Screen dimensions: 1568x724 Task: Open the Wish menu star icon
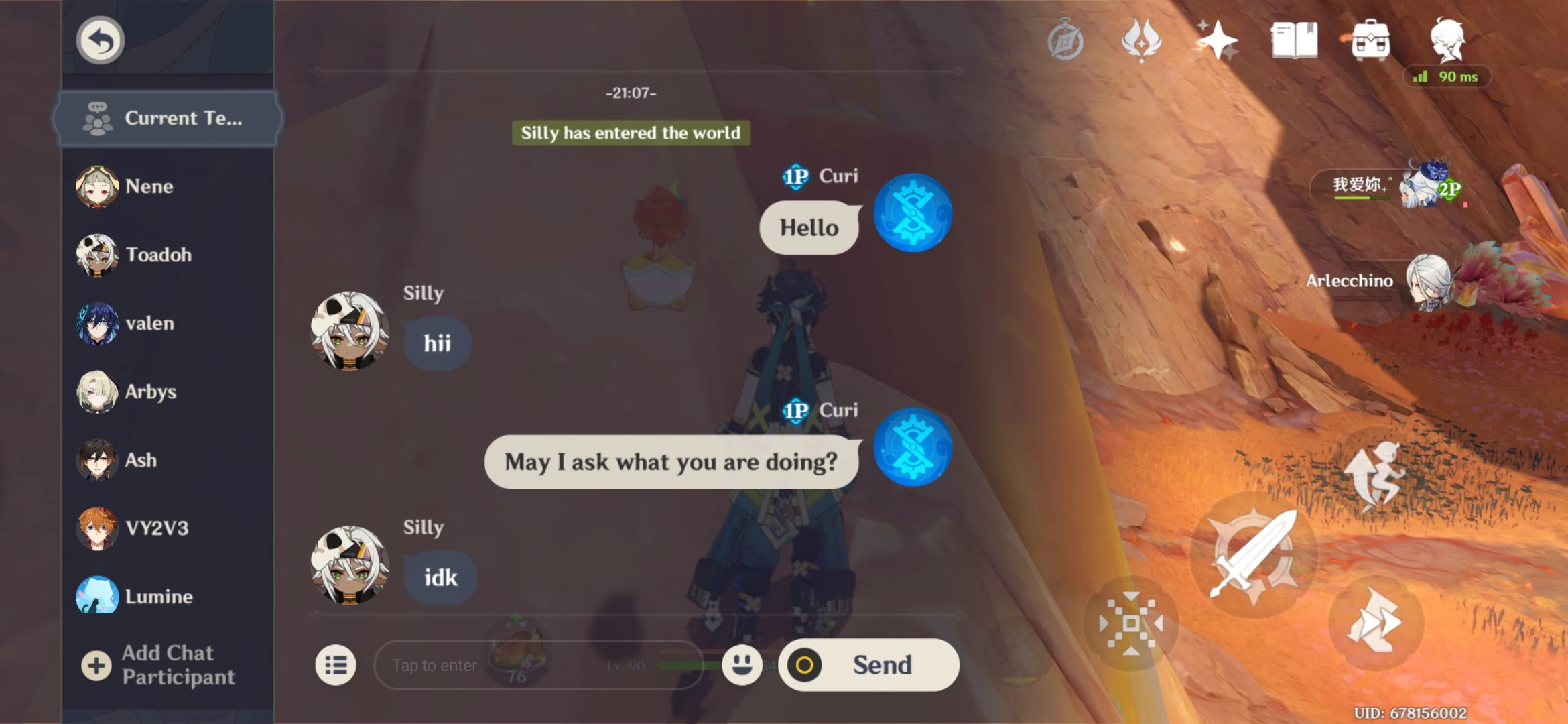click(x=1219, y=40)
